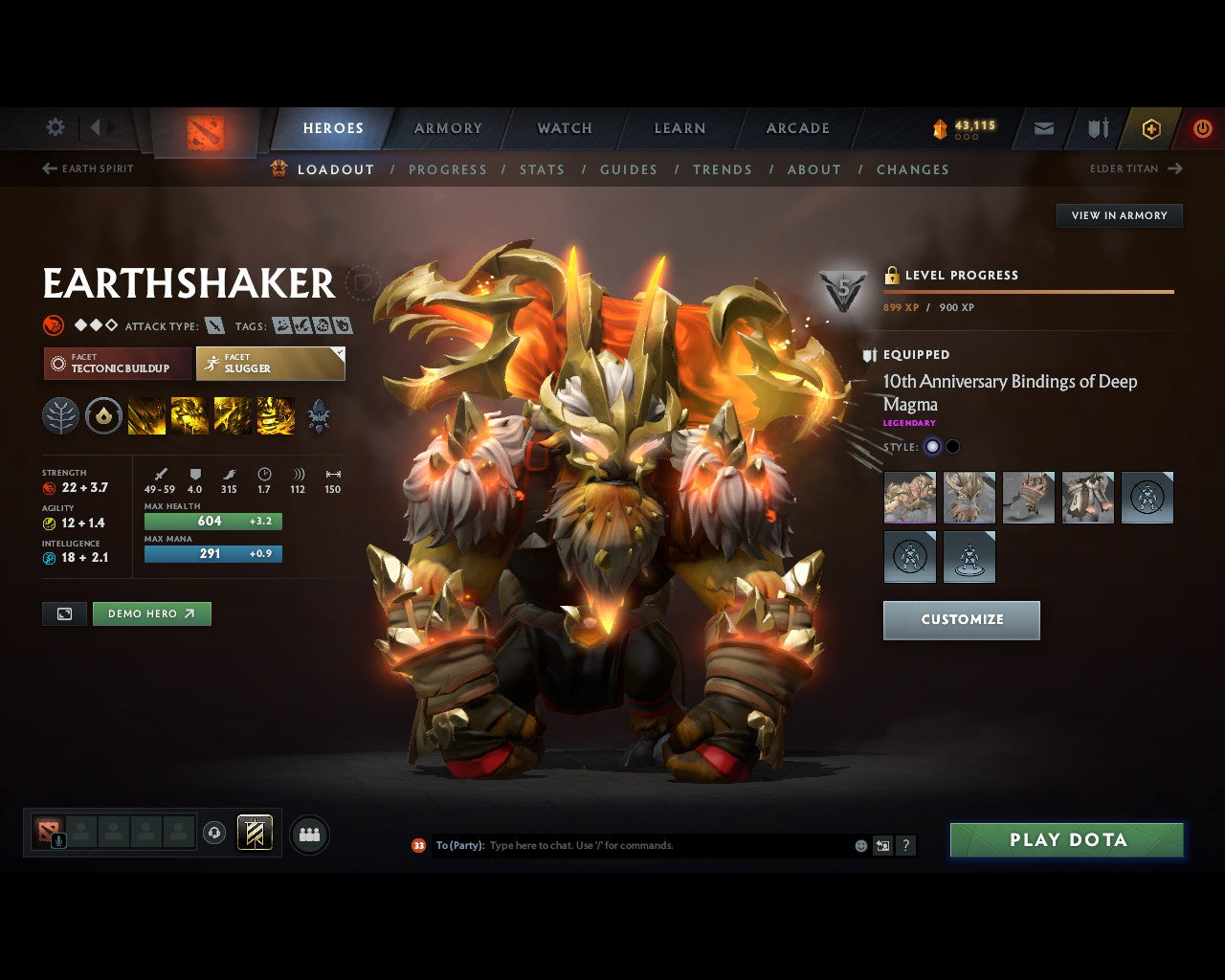
Task: Open the emoticon picker in chat
Action: 859,845
